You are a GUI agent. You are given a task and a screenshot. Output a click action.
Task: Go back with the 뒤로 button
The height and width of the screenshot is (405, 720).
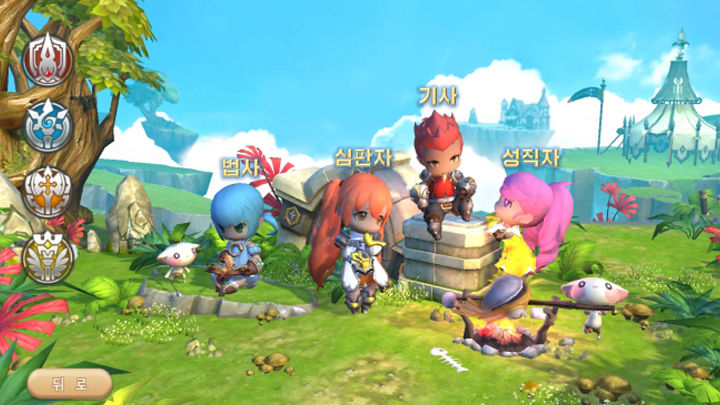[68, 382]
